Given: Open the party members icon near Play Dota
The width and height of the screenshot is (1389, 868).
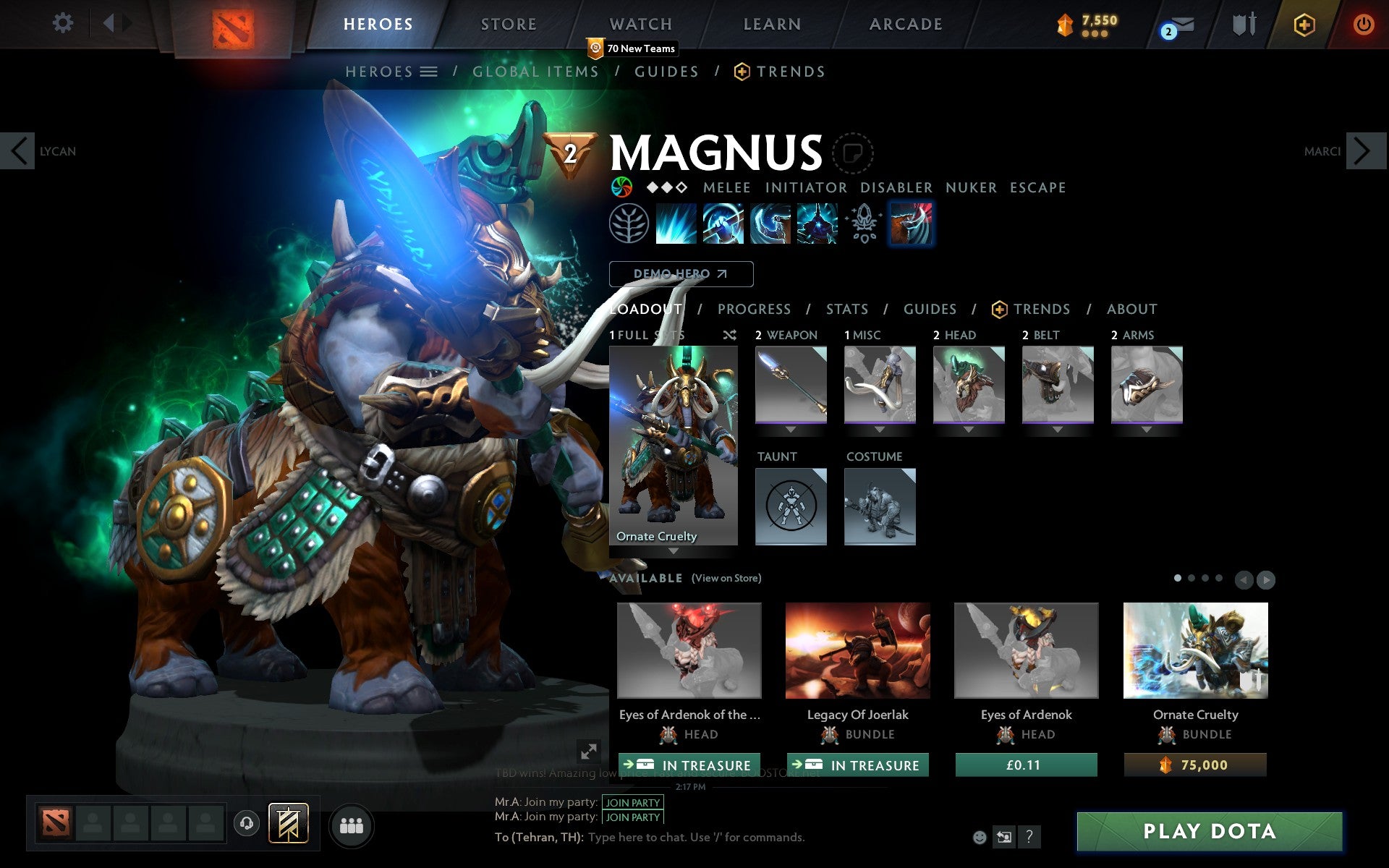Looking at the screenshot, I should pyautogui.click(x=351, y=824).
